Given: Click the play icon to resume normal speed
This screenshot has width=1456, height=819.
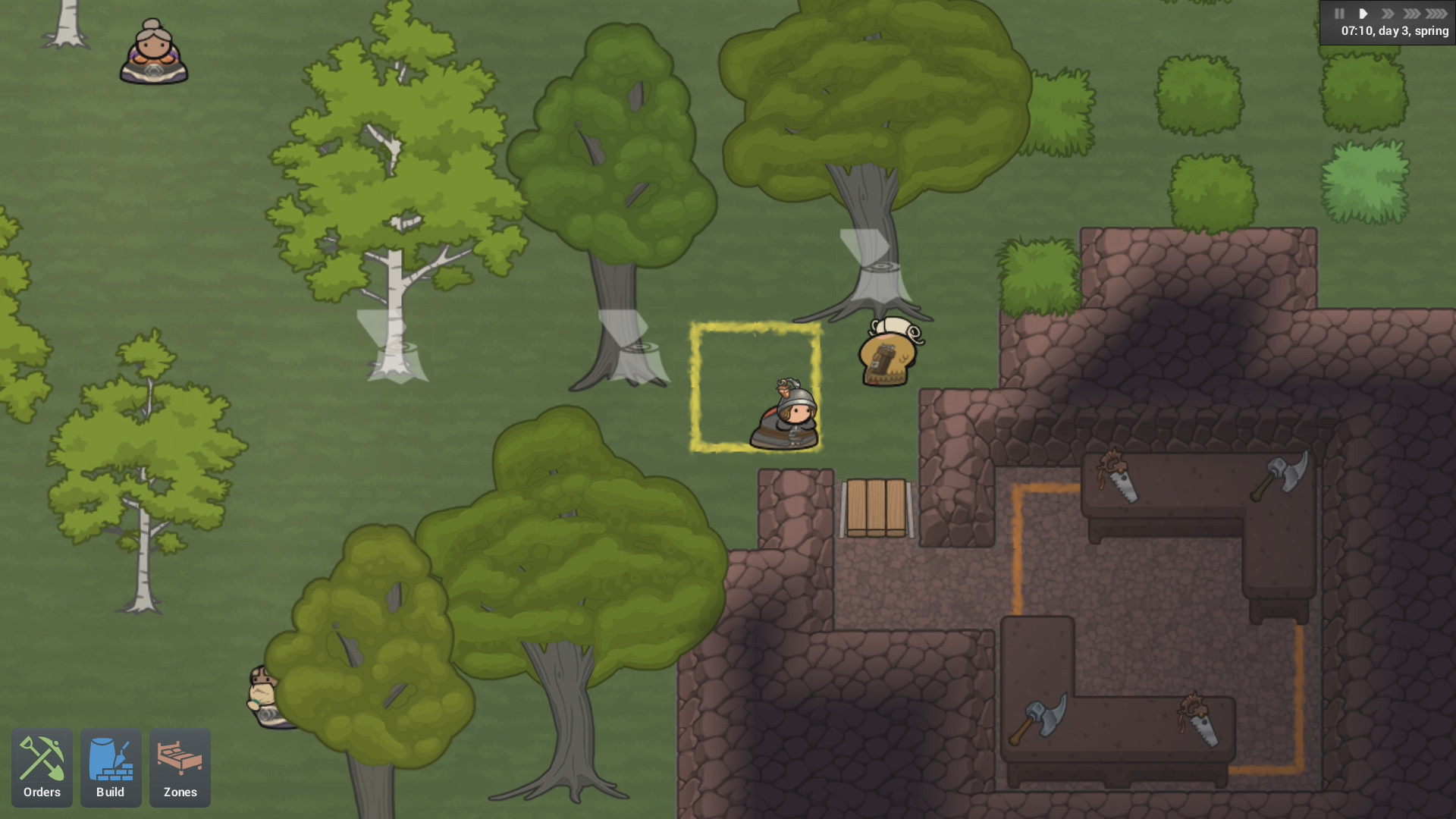Looking at the screenshot, I should (x=1363, y=13).
